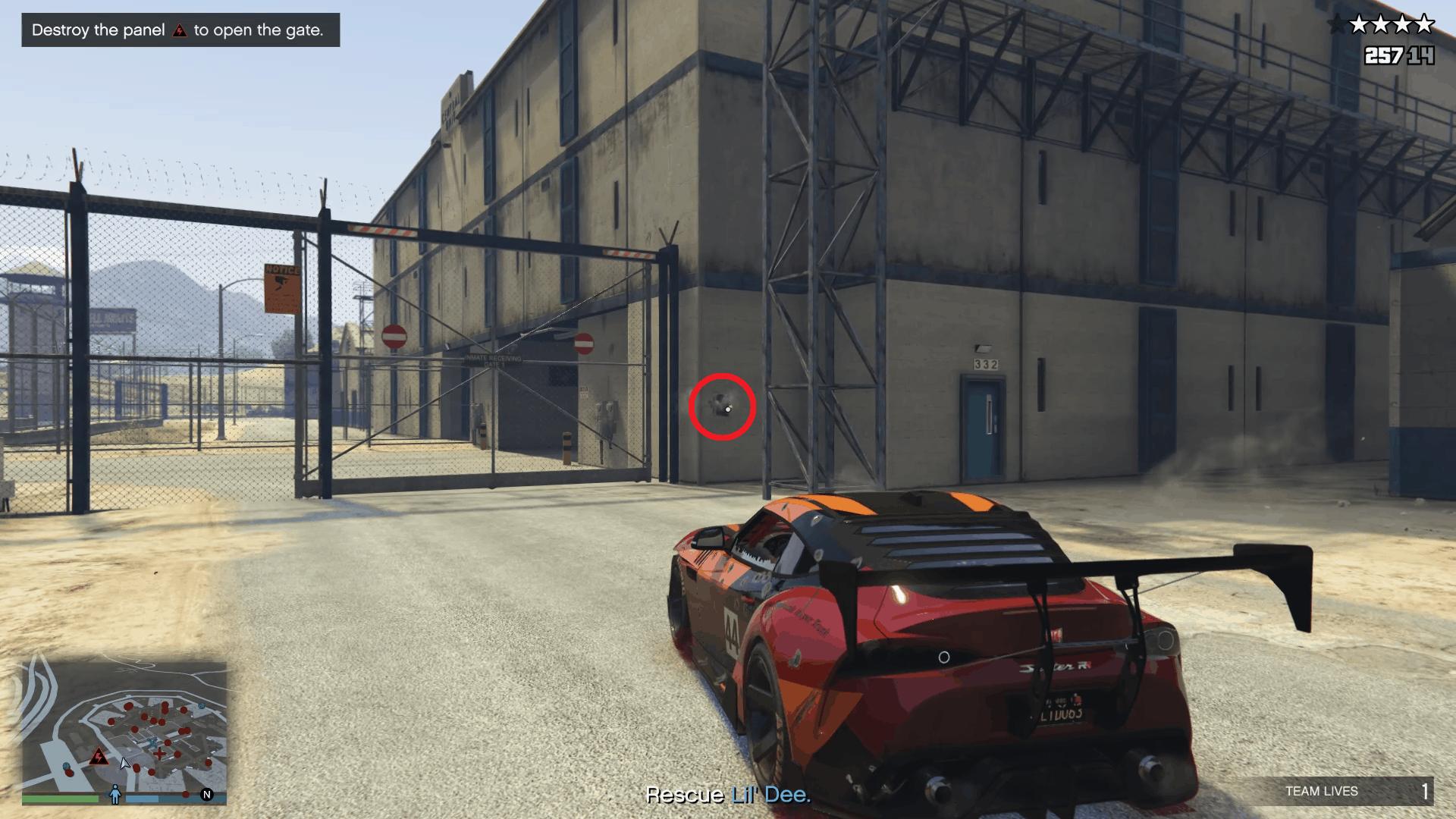Click the fourth wanted-level star
Screen dimensions: 1456x819
pos(1402,24)
